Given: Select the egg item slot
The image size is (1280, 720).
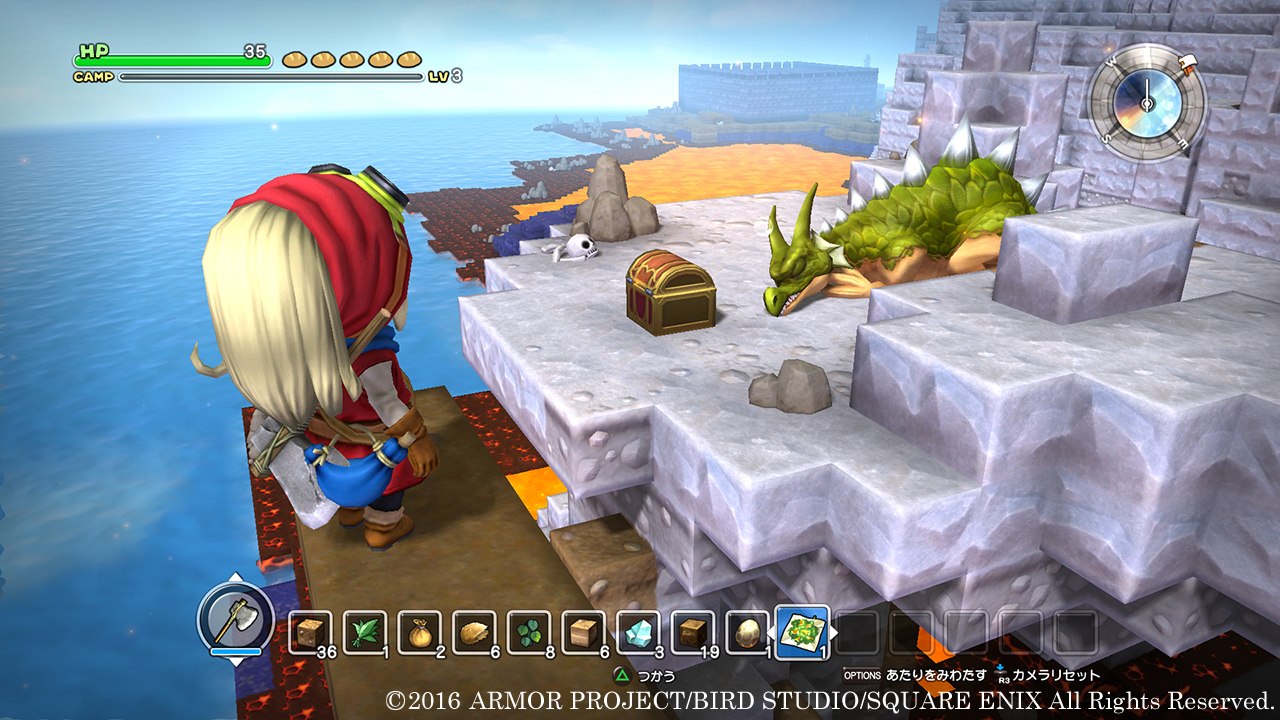Looking at the screenshot, I should (x=746, y=633).
